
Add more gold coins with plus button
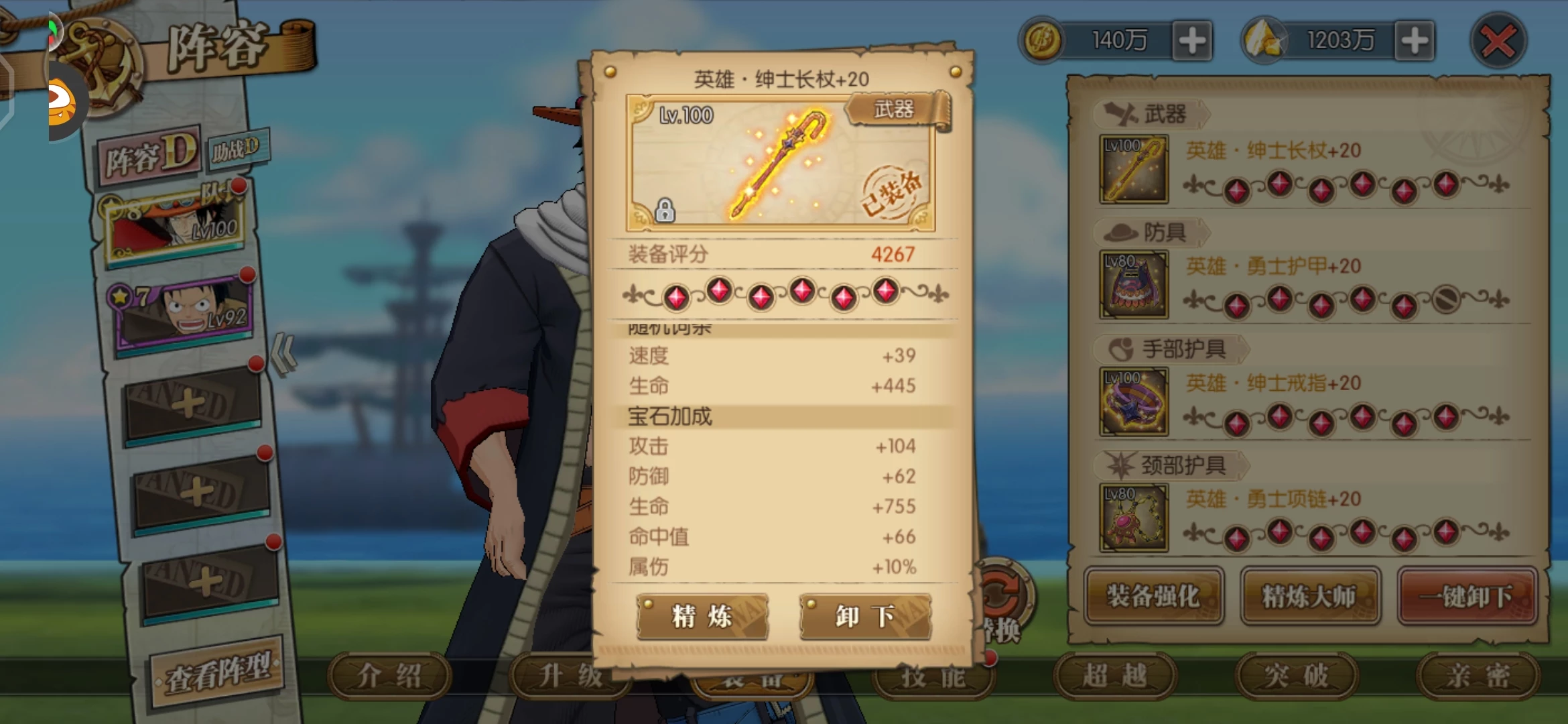tap(1192, 41)
